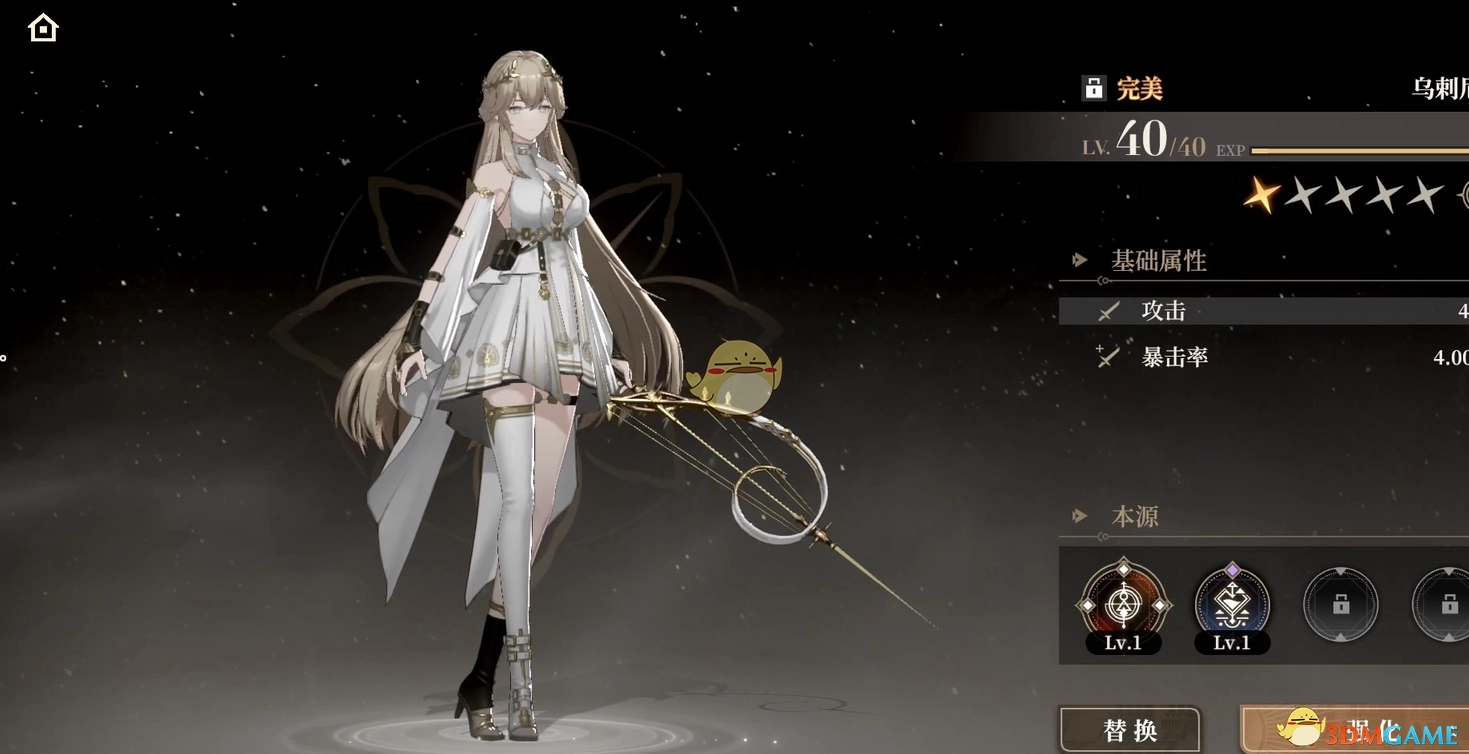Click the 替换 replace button

(1130, 730)
